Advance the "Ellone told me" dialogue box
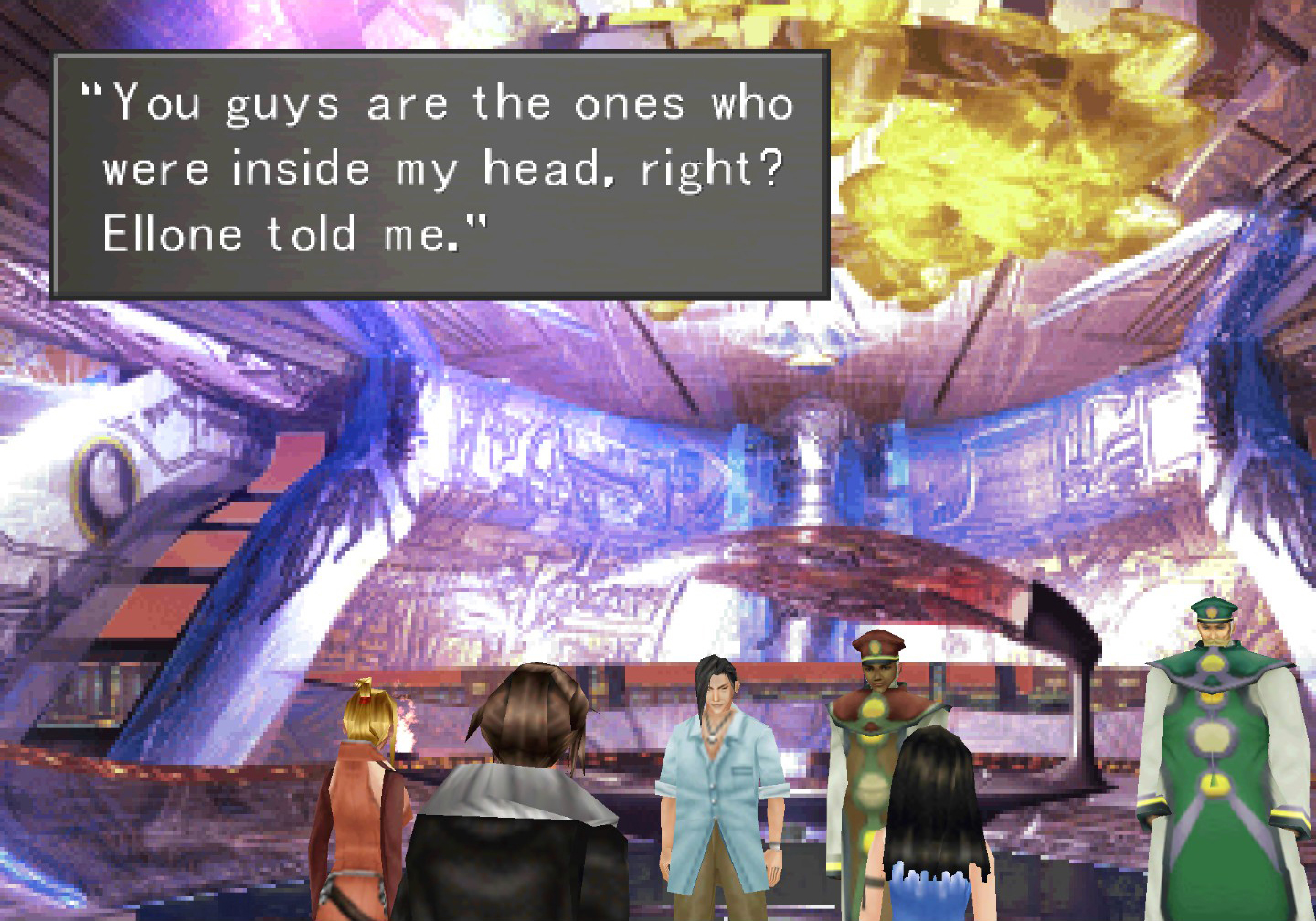Screen dimensions: 1316x921 440,174
